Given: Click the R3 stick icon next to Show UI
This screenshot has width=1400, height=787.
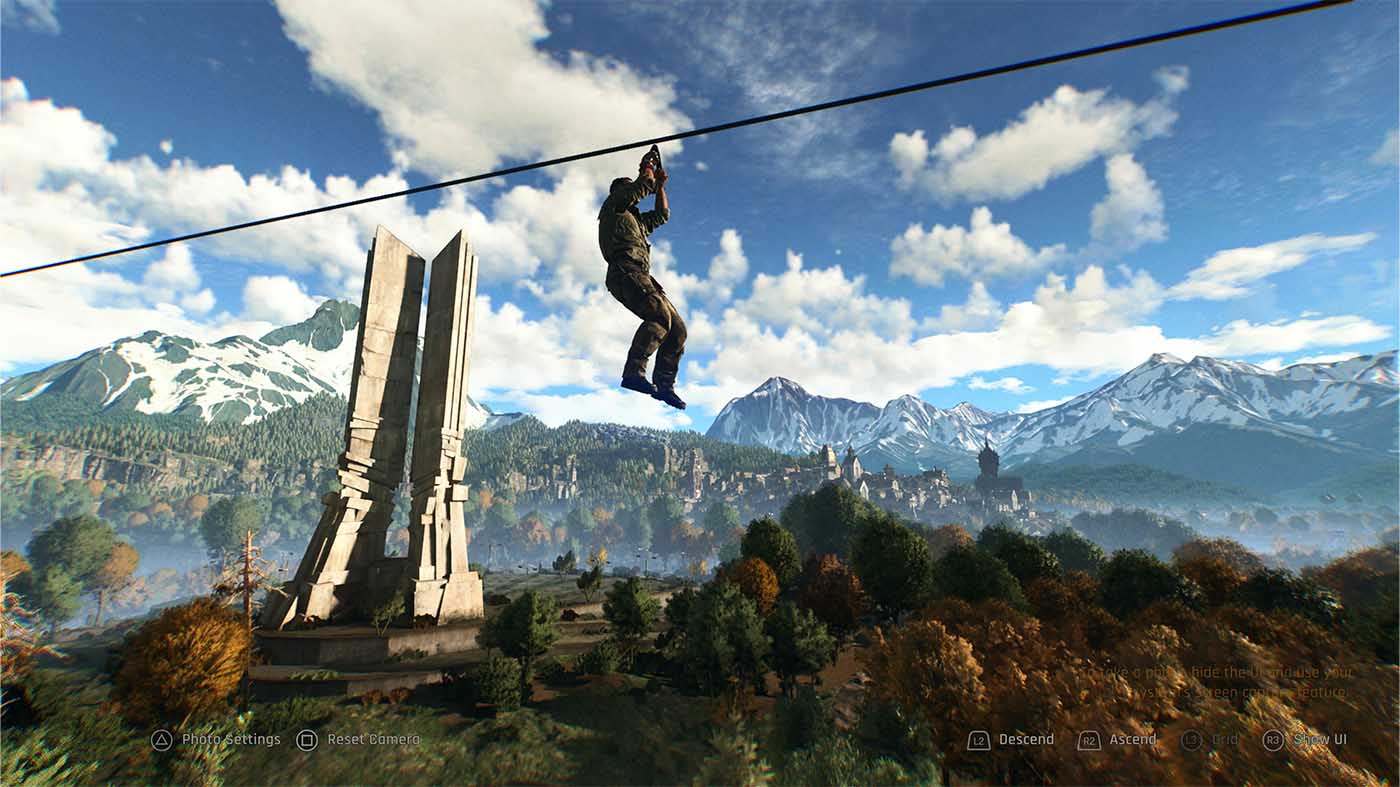Looking at the screenshot, I should pos(1273,740).
